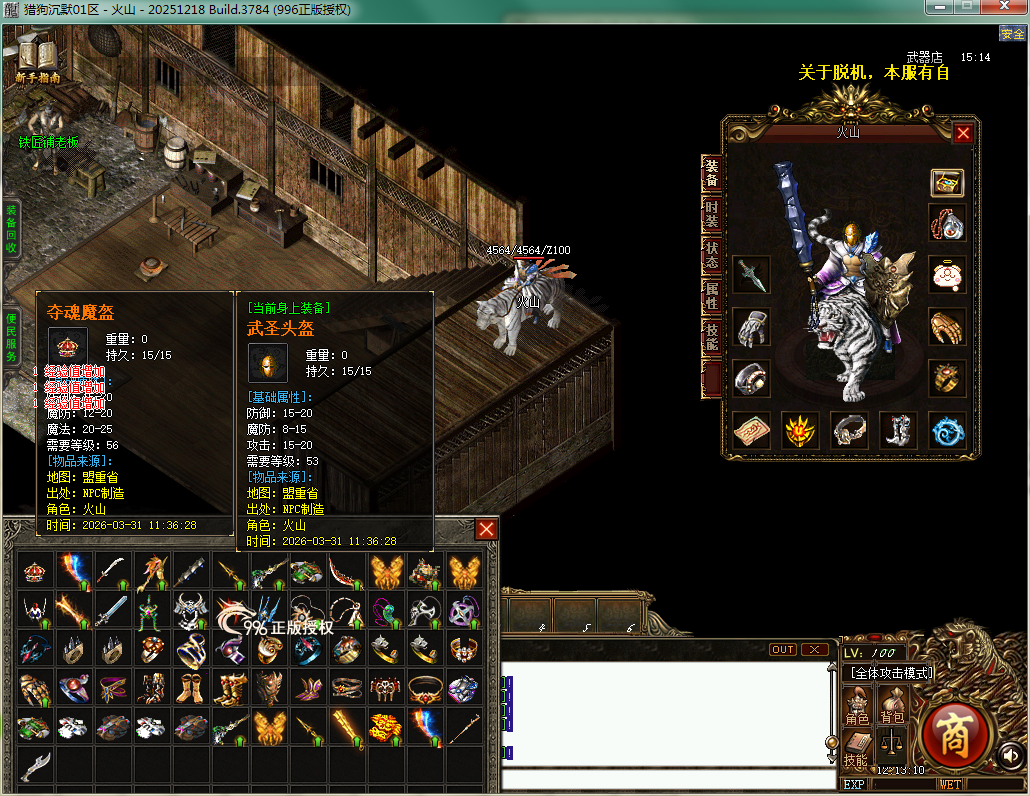Click the treasure chest slot in equipment panel
The image size is (1030, 796).
point(947,183)
